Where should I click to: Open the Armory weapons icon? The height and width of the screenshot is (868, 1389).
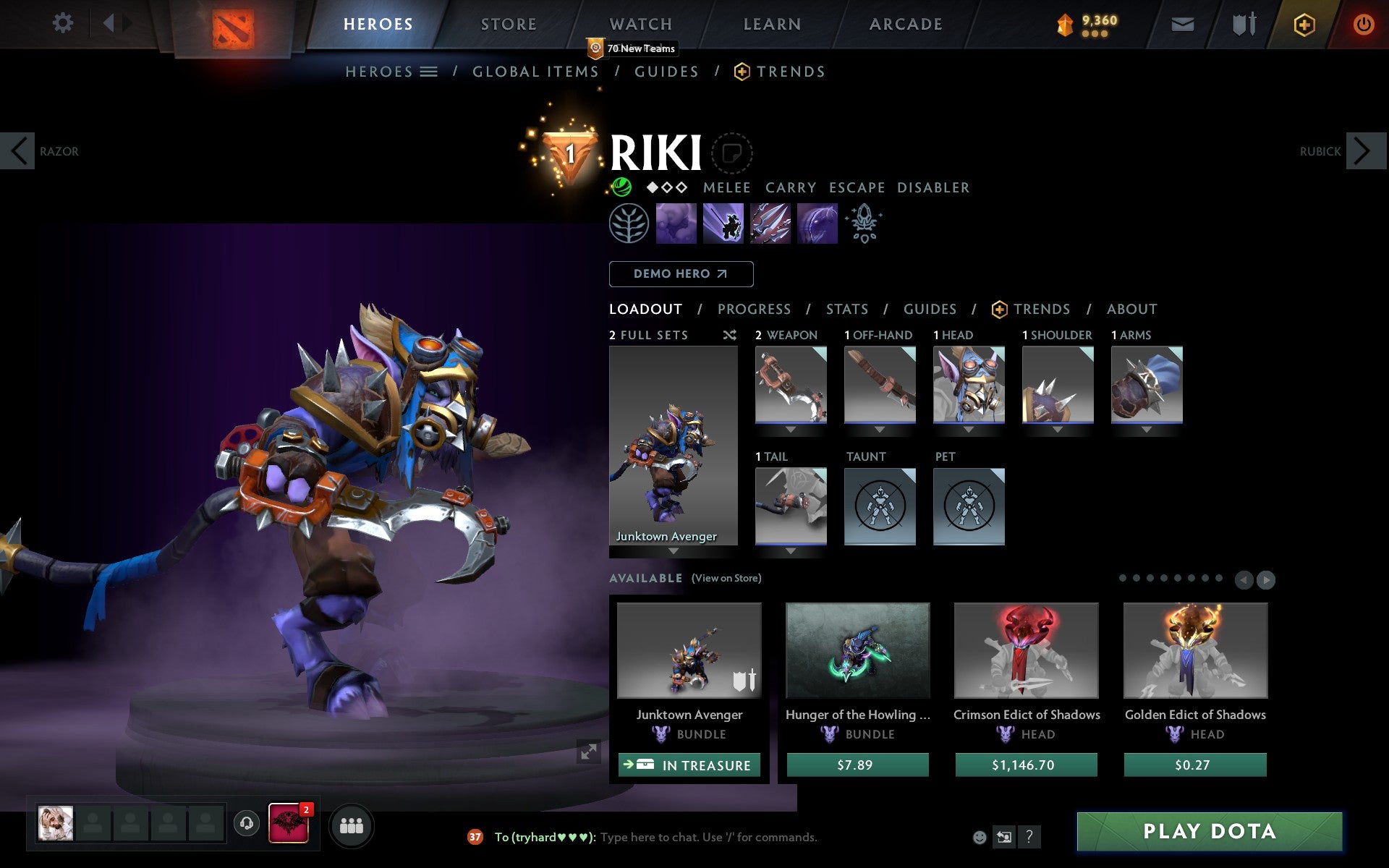[1242, 23]
